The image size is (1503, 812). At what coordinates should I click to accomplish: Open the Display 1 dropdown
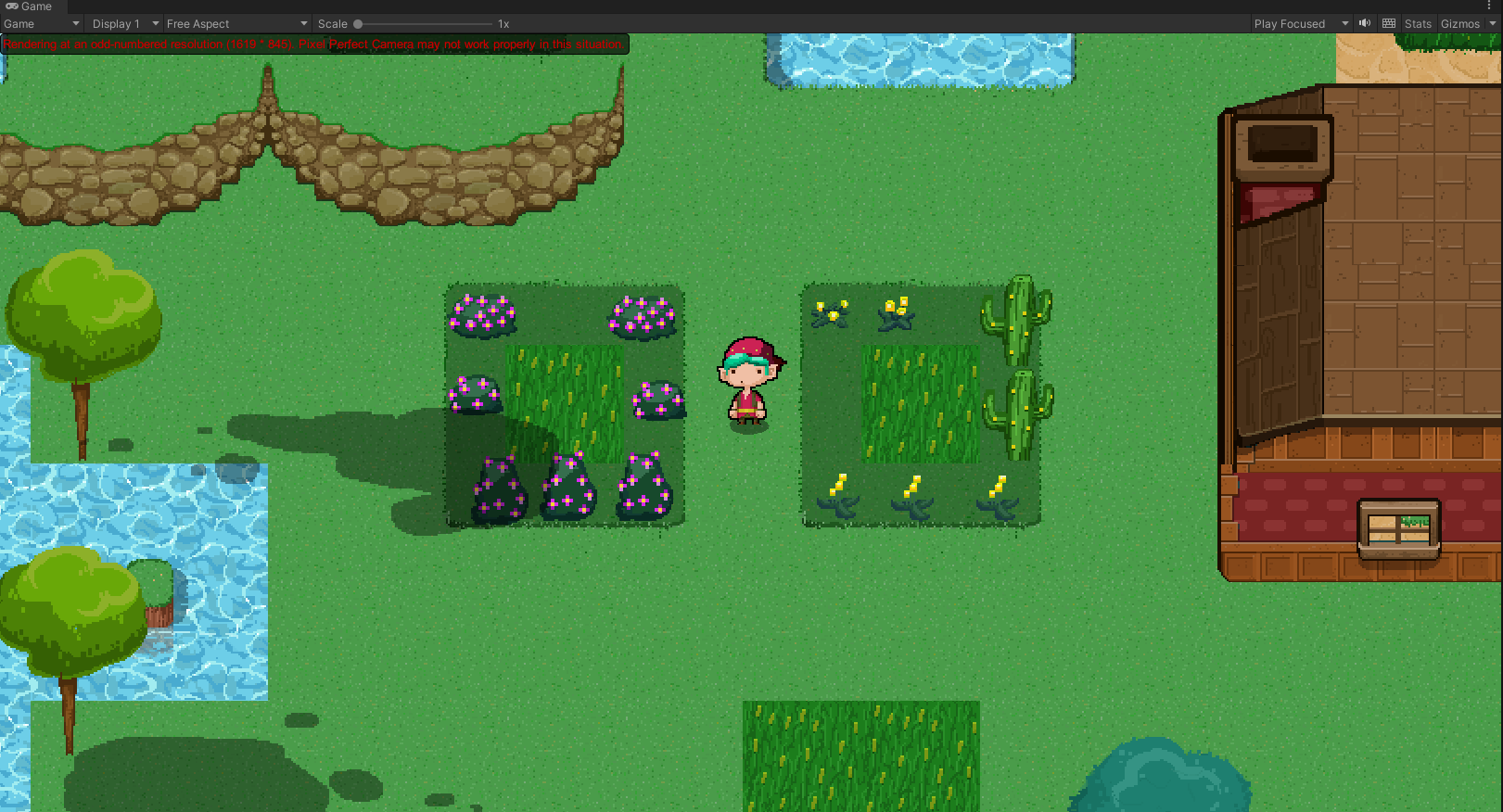pos(122,23)
